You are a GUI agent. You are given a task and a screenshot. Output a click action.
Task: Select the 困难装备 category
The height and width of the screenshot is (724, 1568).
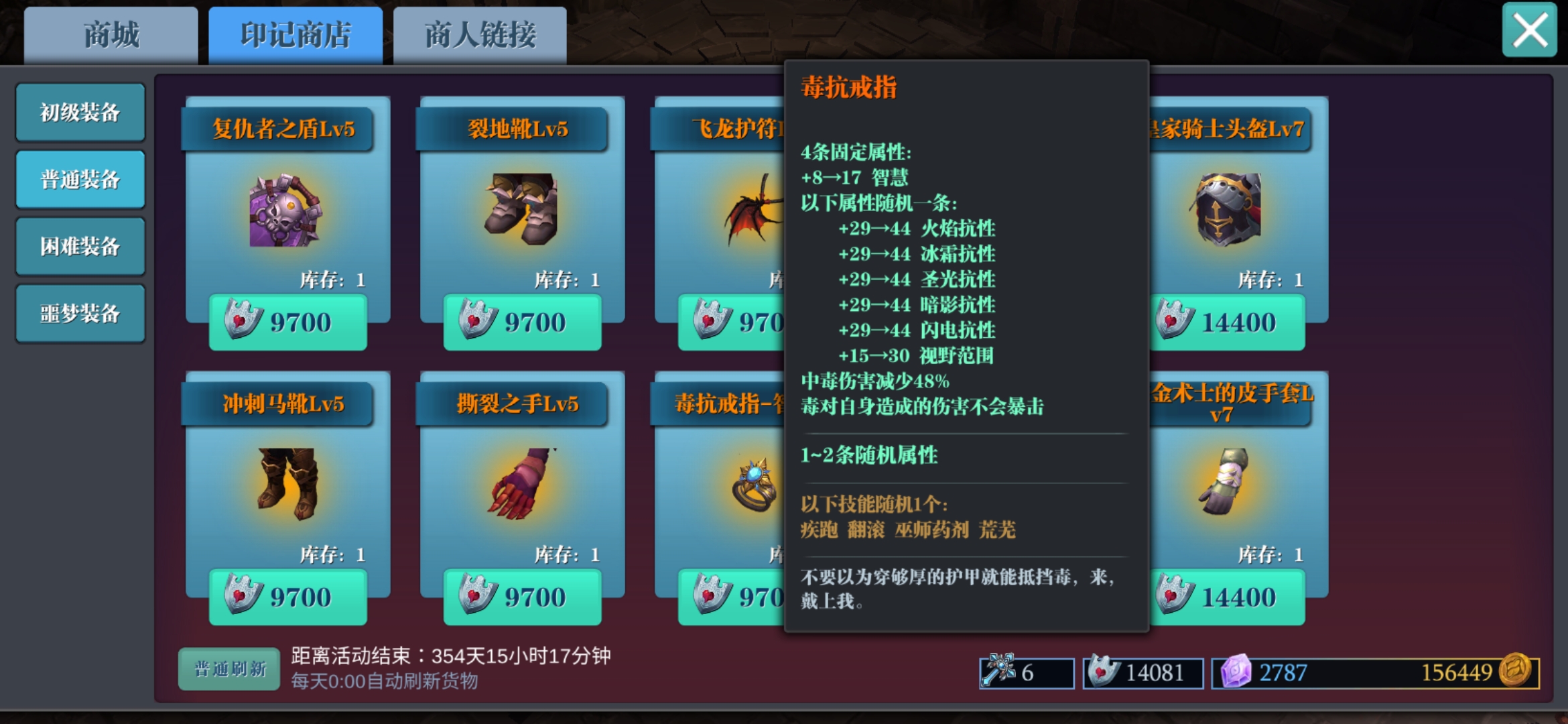80,247
